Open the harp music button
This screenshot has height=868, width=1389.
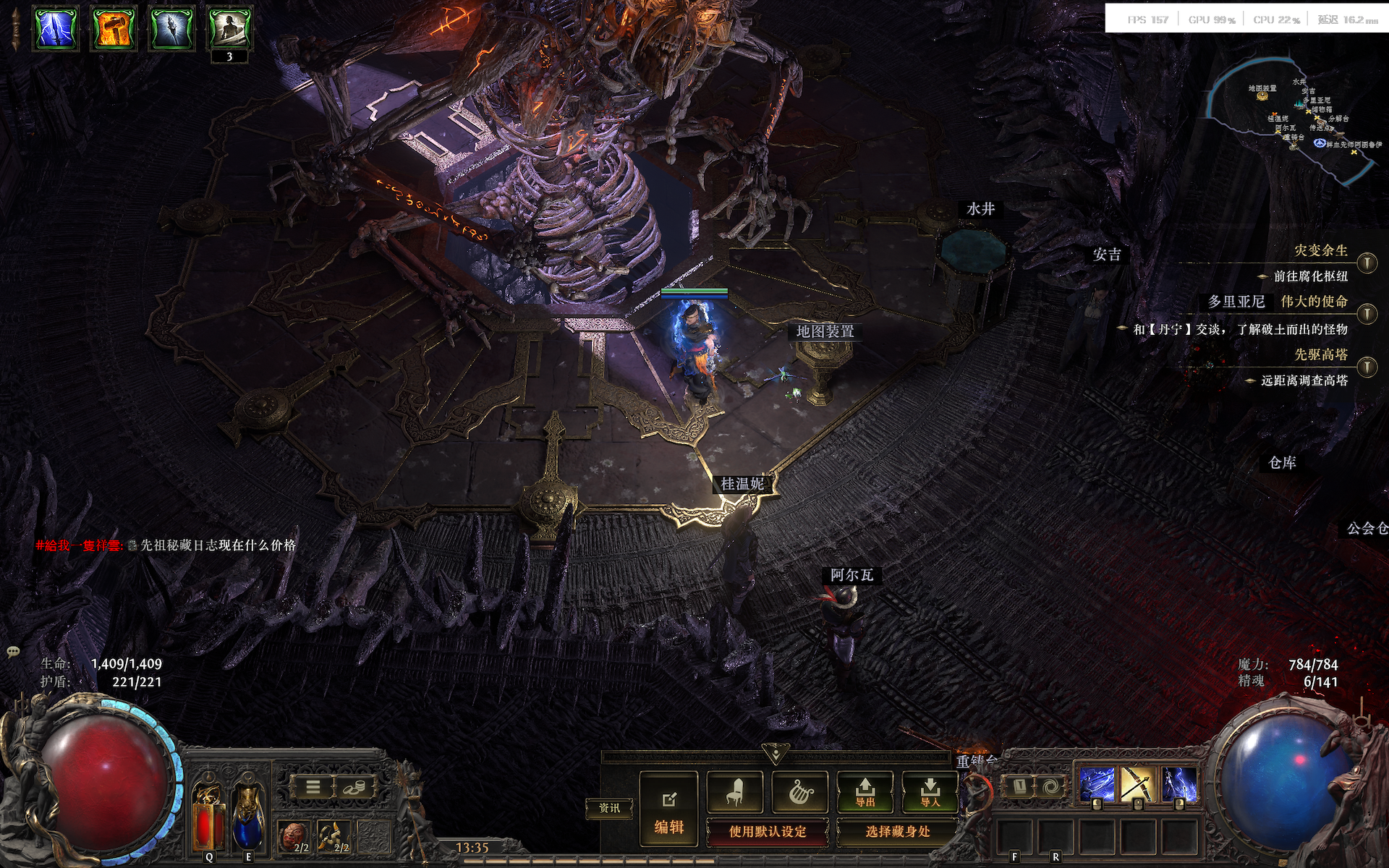pos(799,791)
